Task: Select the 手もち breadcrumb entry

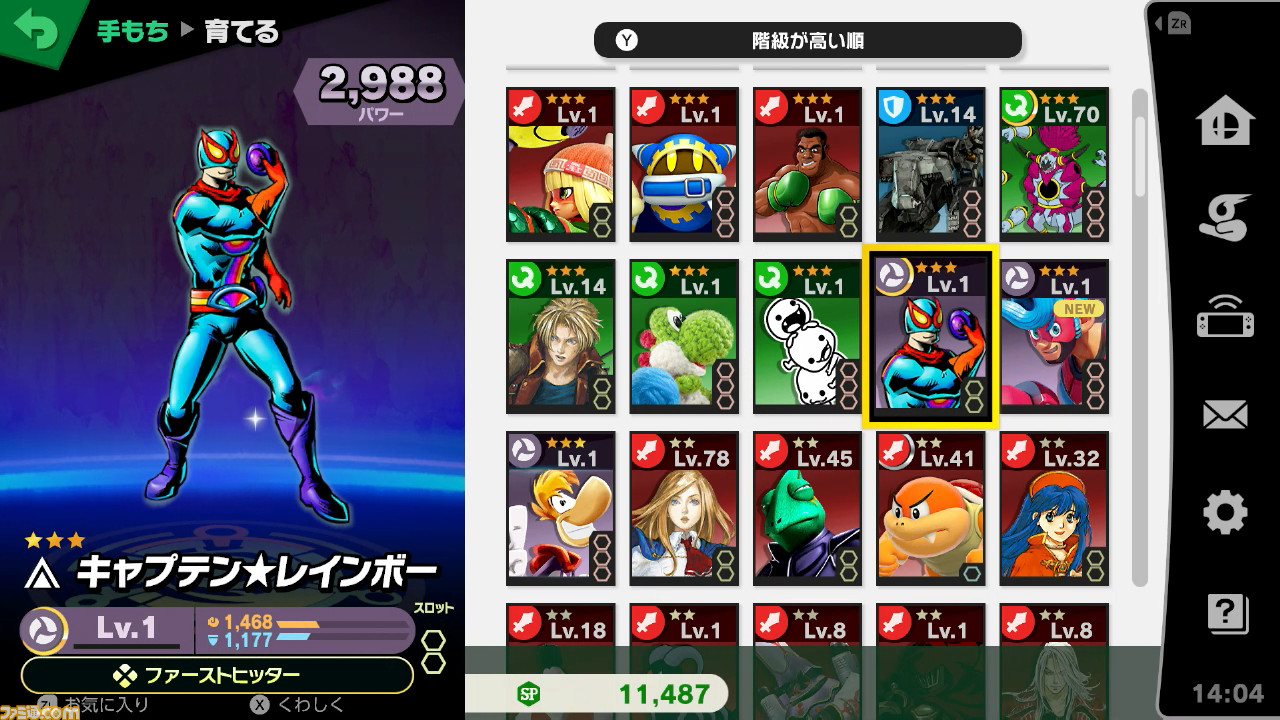Action: (x=131, y=32)
